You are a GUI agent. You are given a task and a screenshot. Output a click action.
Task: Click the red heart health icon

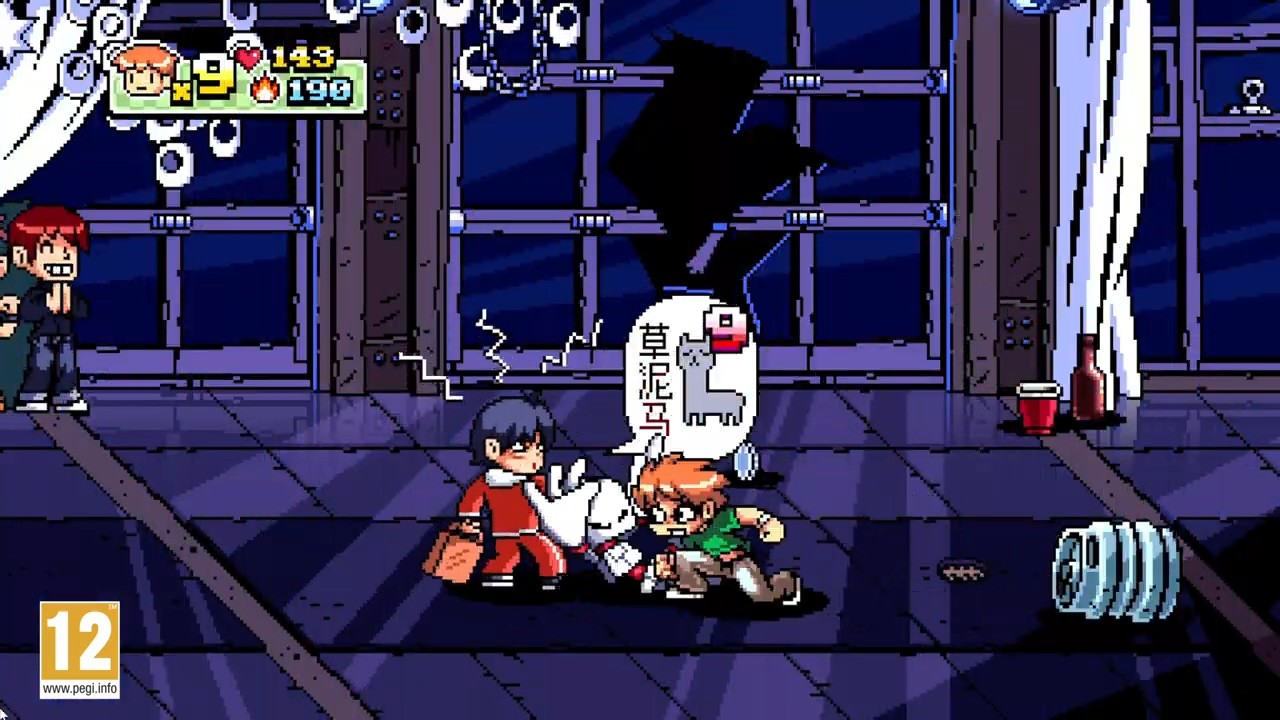pos(249,57)
